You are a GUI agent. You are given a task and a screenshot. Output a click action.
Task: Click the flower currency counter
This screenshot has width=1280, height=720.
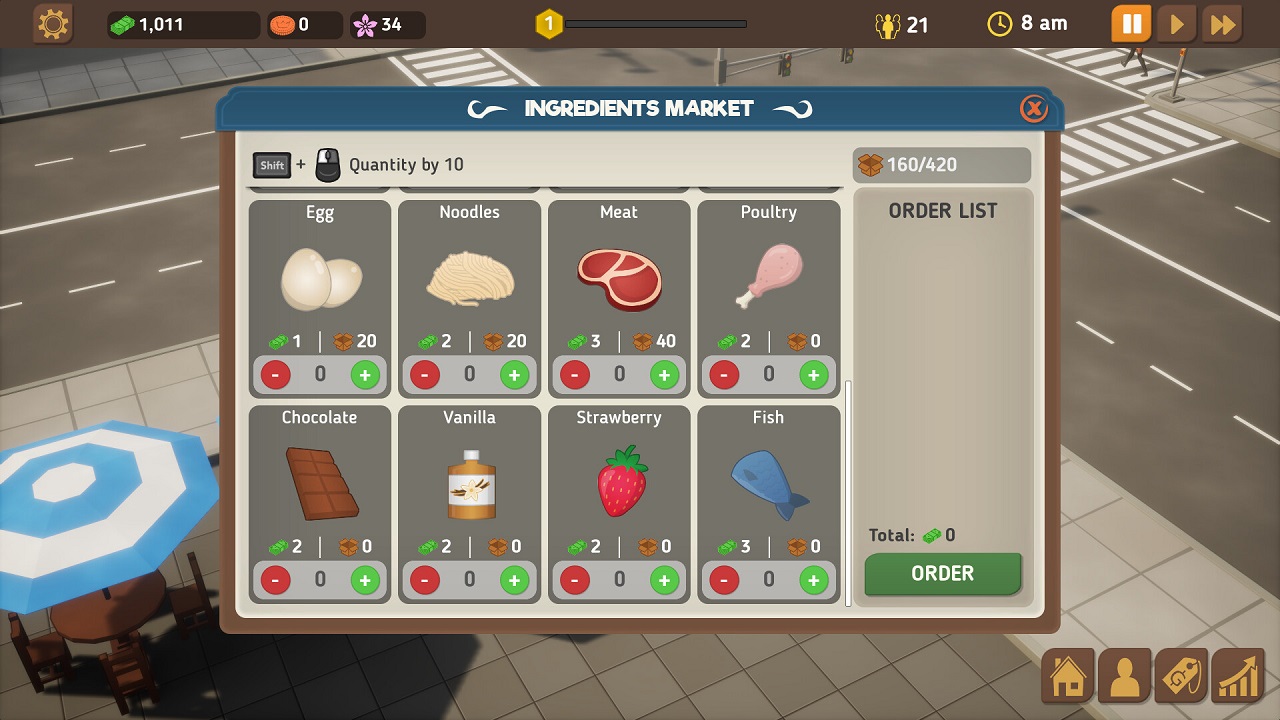(385, 25)
